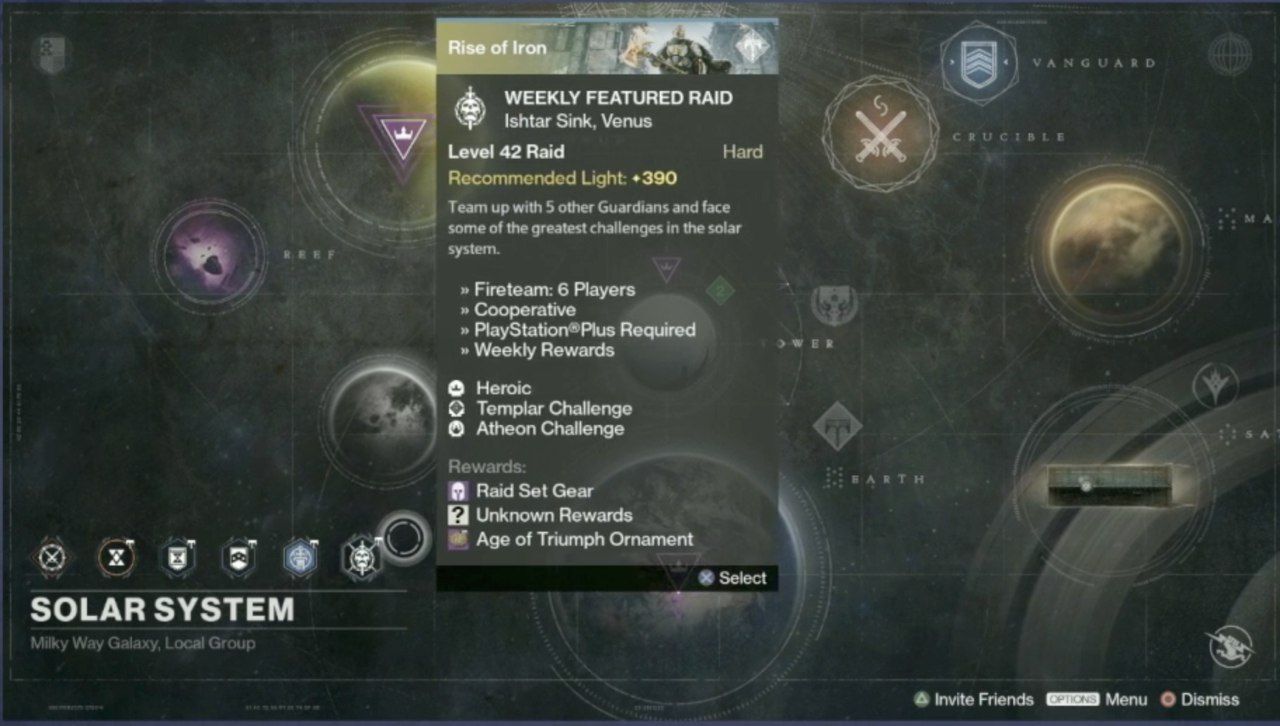Travel to the Reef destination

(209, 254)
